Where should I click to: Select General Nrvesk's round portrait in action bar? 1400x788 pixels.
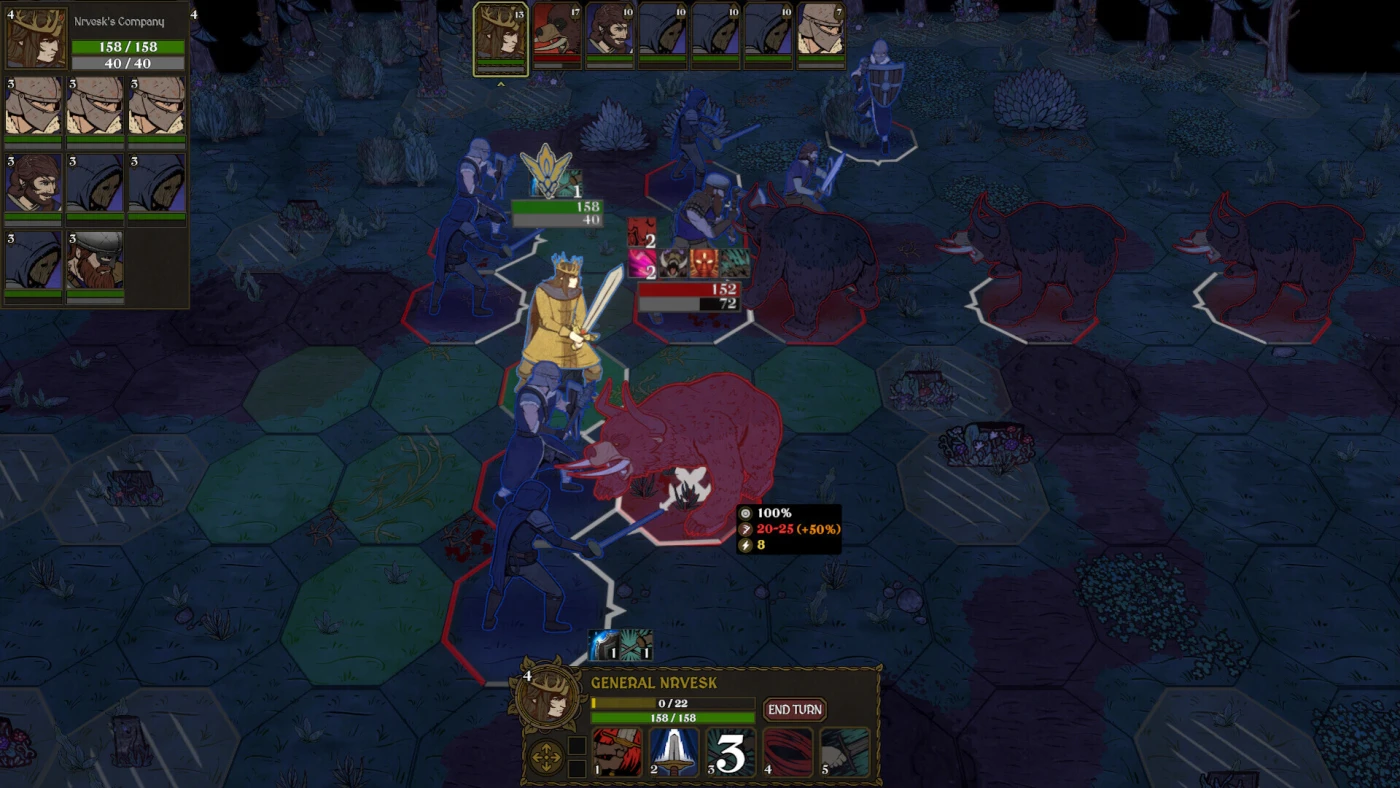549,696
